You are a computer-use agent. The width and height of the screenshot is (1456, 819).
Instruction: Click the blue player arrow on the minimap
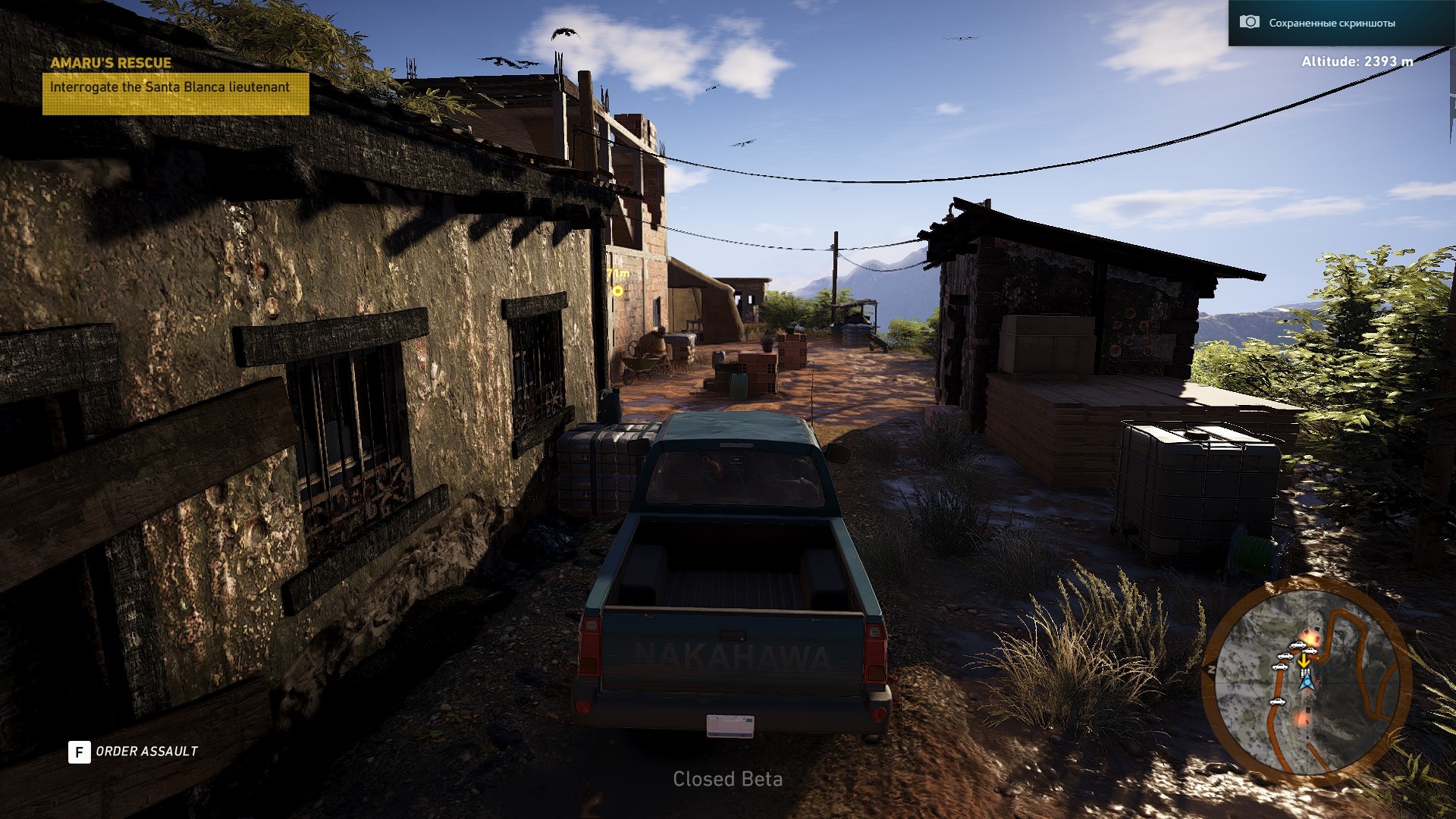coord(1307,683)
